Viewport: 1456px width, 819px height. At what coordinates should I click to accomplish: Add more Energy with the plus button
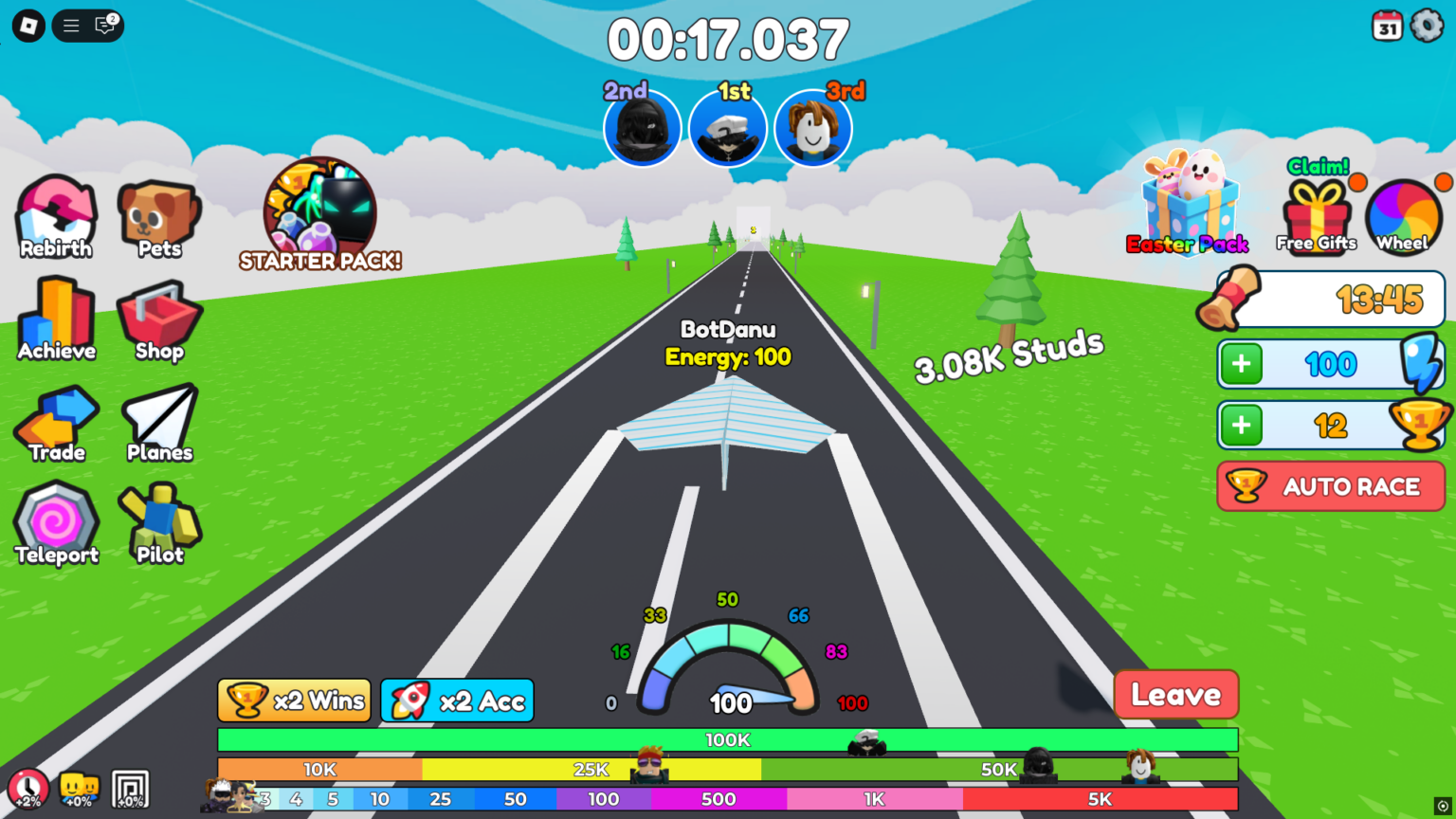[1242, 364]
